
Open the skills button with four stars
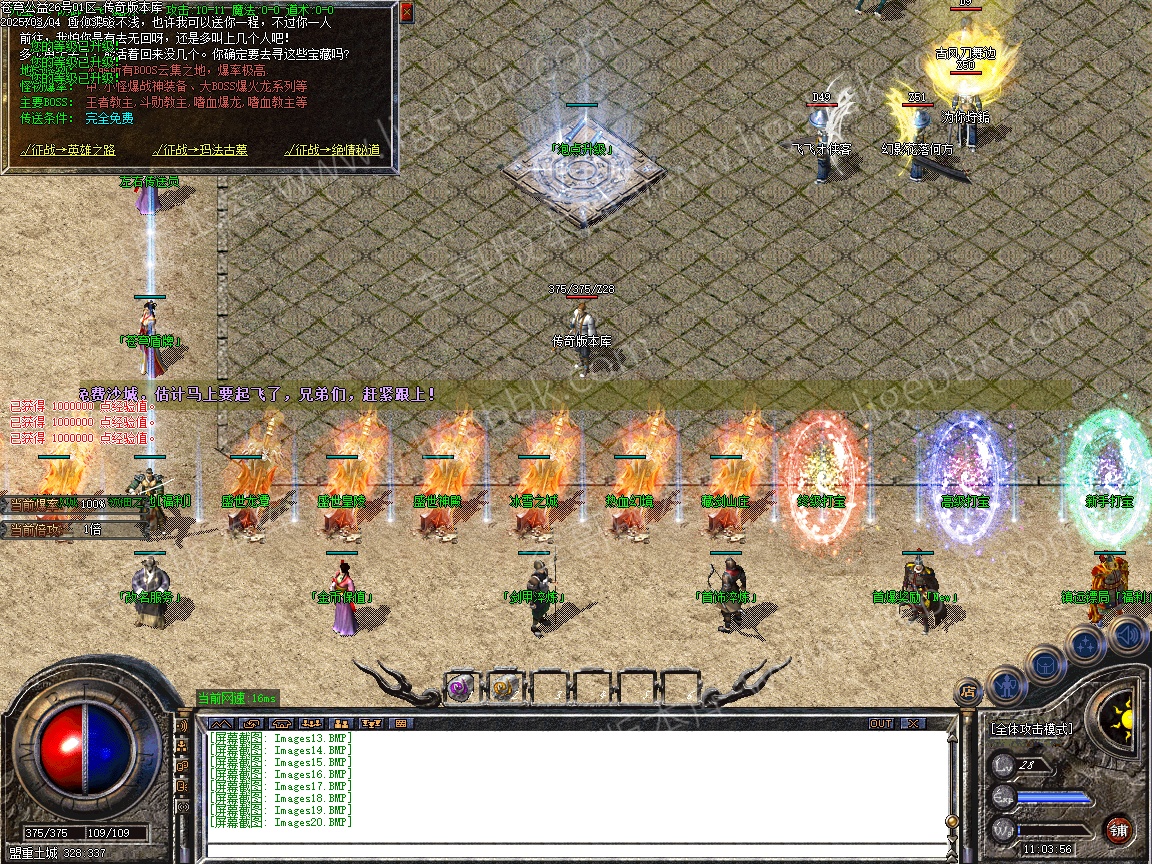(x=1086, y=644)
